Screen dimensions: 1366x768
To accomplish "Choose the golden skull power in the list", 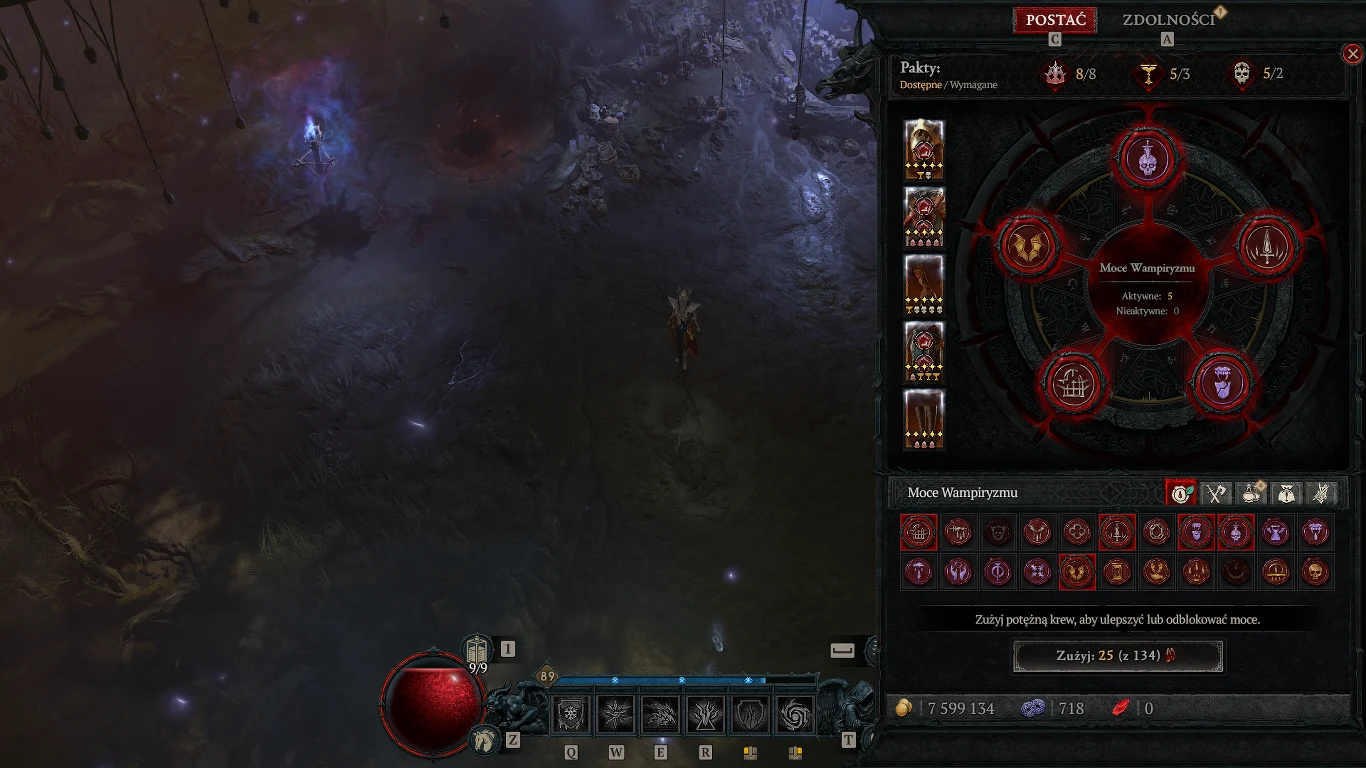I will tap(1316, 572).
